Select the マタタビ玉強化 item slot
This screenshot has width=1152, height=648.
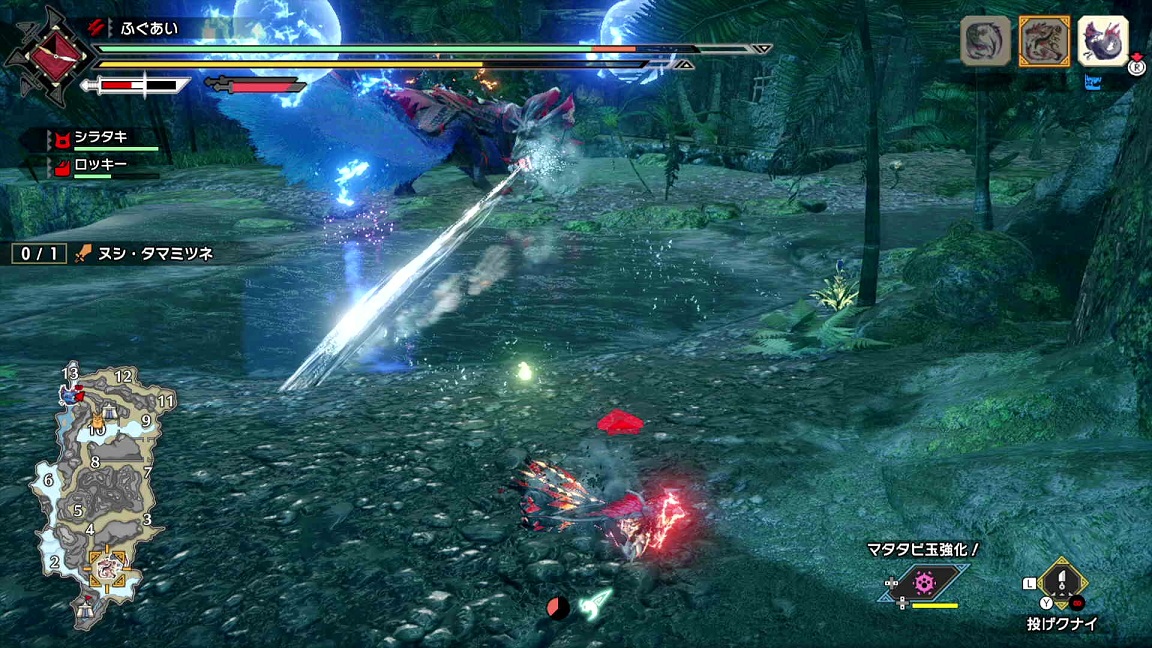pyautogui.click(x=925, y=582)
